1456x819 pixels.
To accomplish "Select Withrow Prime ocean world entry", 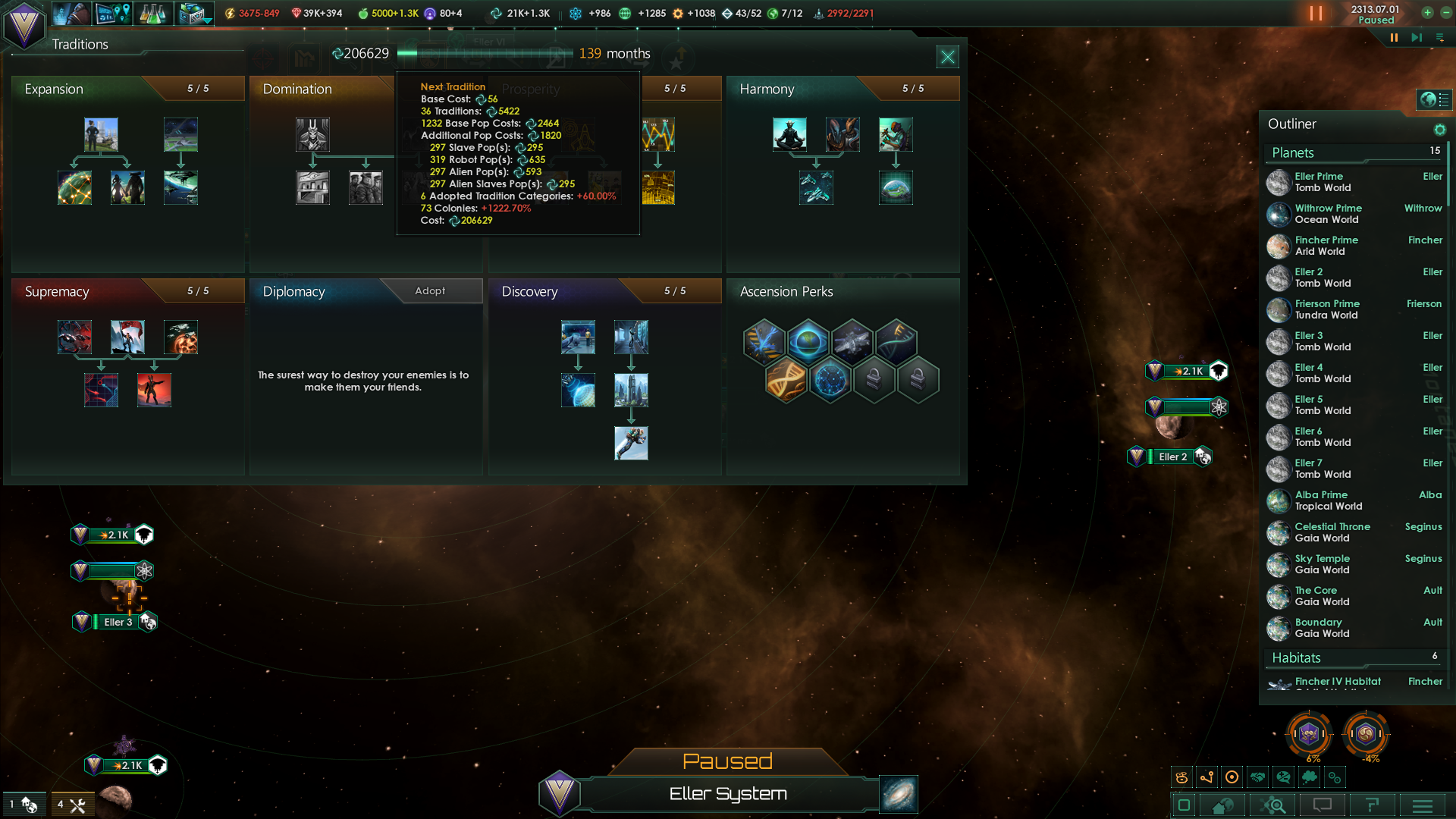I will pos(1327,214).
